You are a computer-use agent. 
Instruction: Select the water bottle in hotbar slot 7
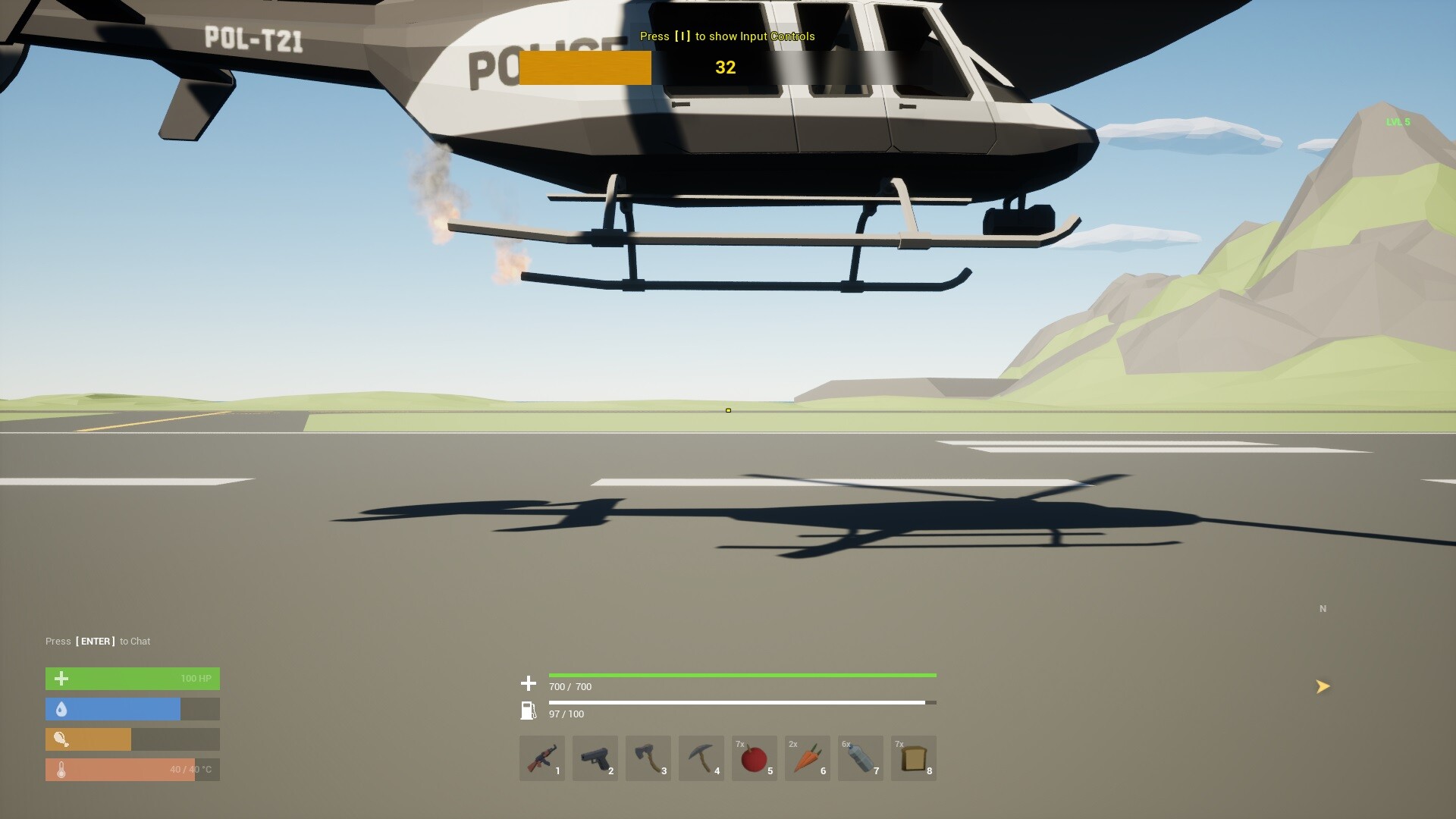click(x=860, y=758)
